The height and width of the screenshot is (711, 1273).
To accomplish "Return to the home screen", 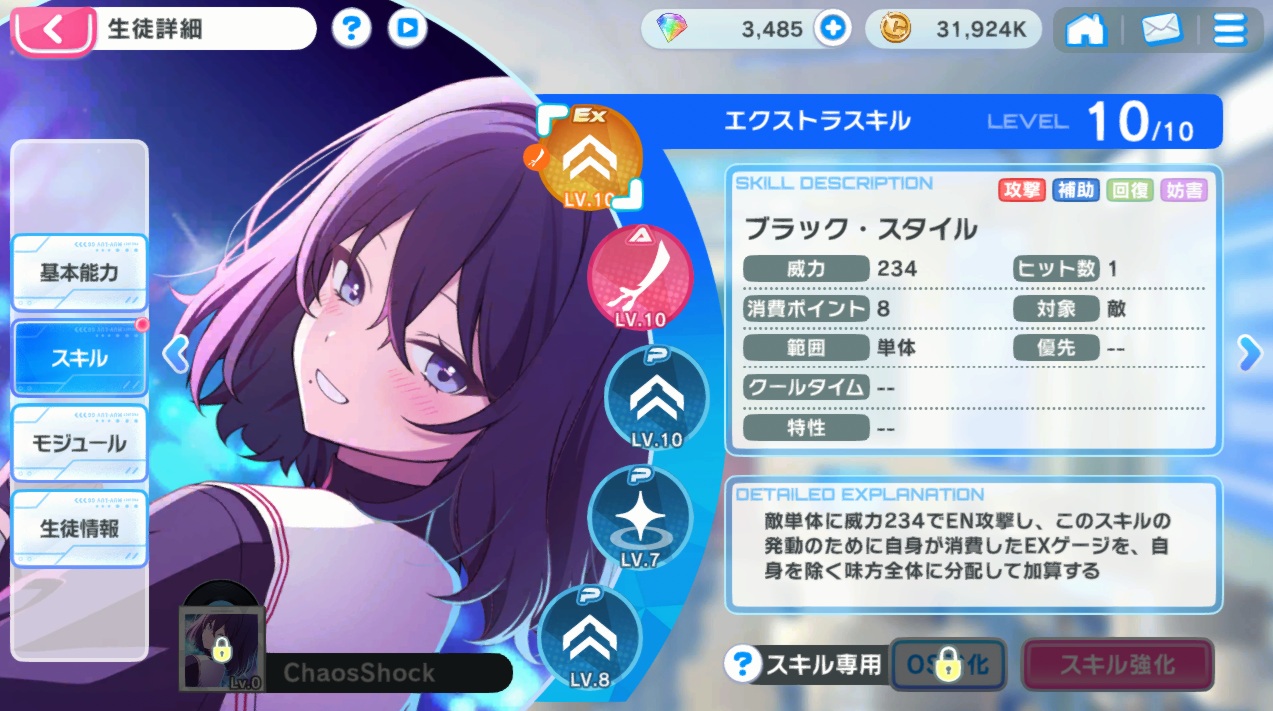I will point(1086,30).
